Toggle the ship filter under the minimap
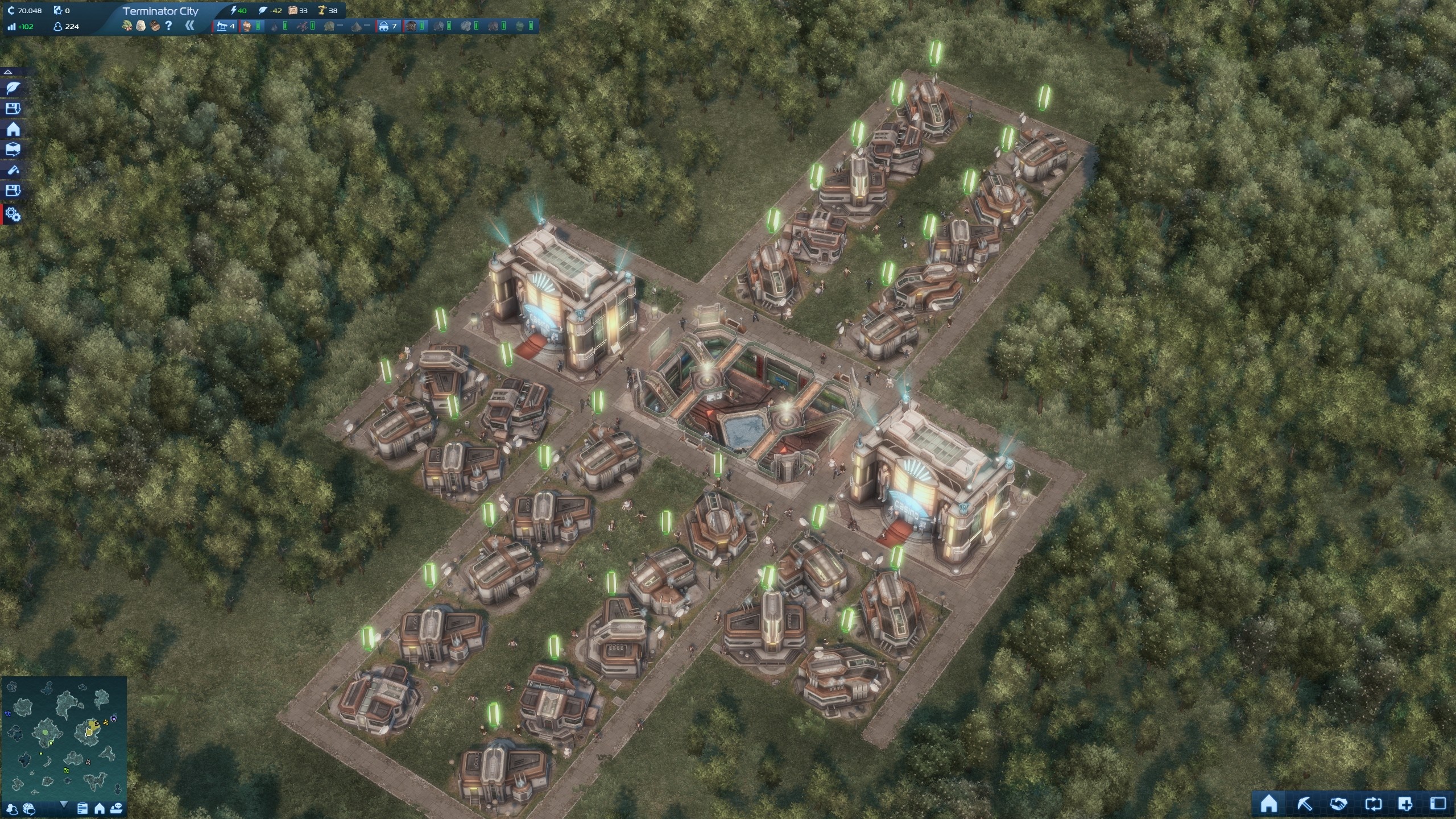This screenshot has width=1456, height=819. (x=117, y=810)
